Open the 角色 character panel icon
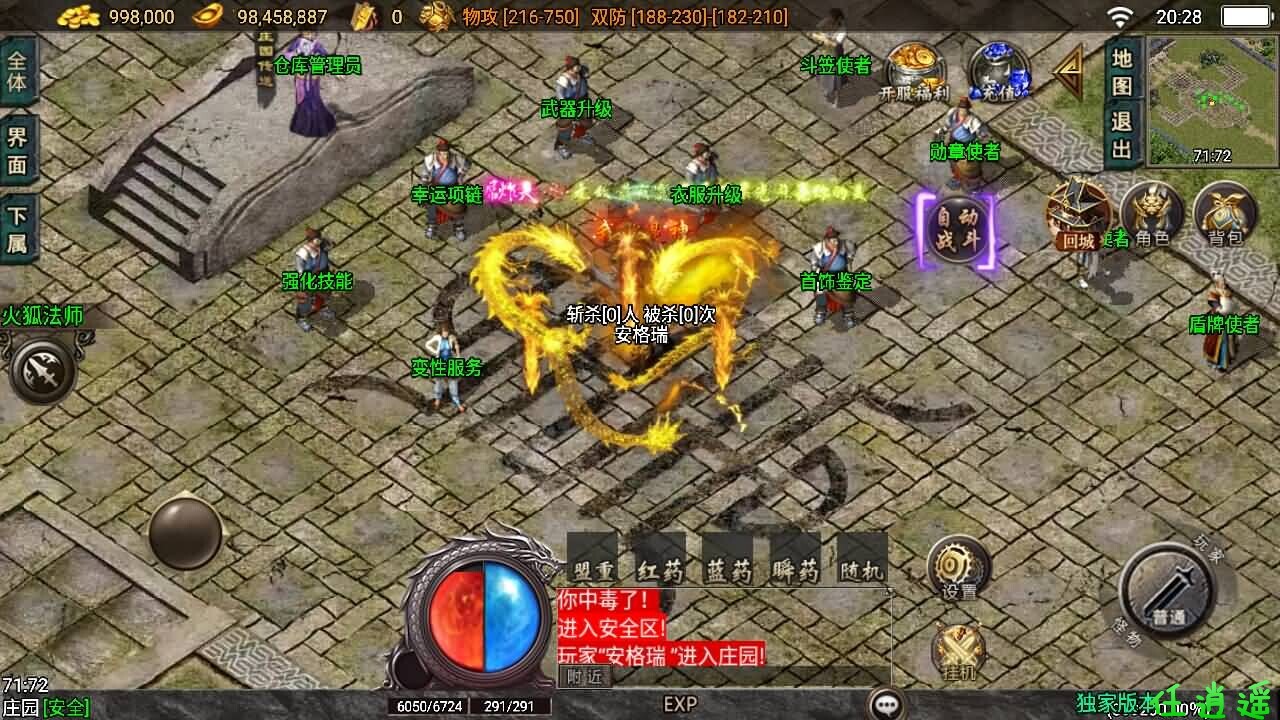1280x720 pixels. (x=1152, y=213)
